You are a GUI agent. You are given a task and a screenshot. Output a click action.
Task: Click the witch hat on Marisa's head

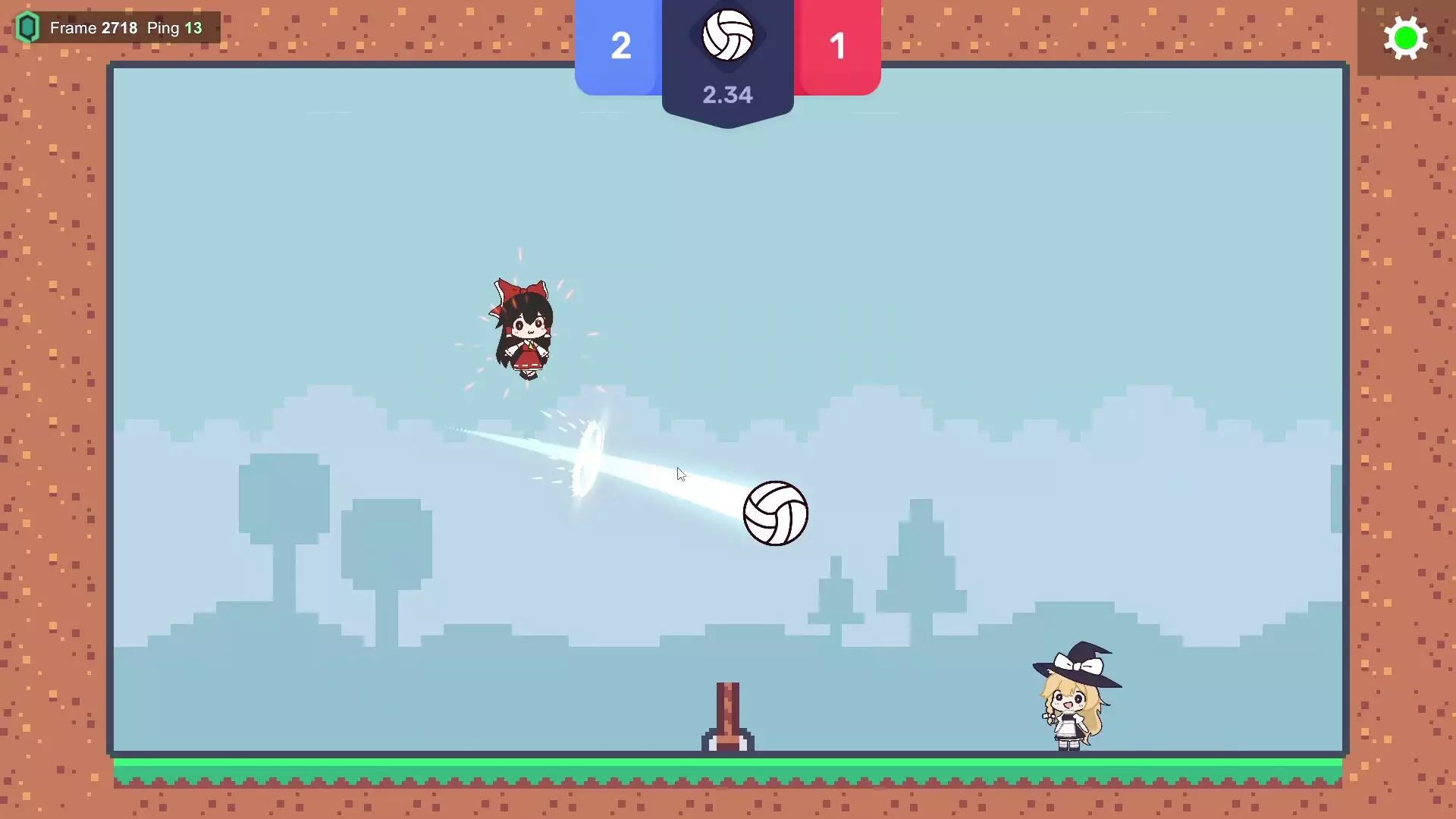tap(1075, 662)
